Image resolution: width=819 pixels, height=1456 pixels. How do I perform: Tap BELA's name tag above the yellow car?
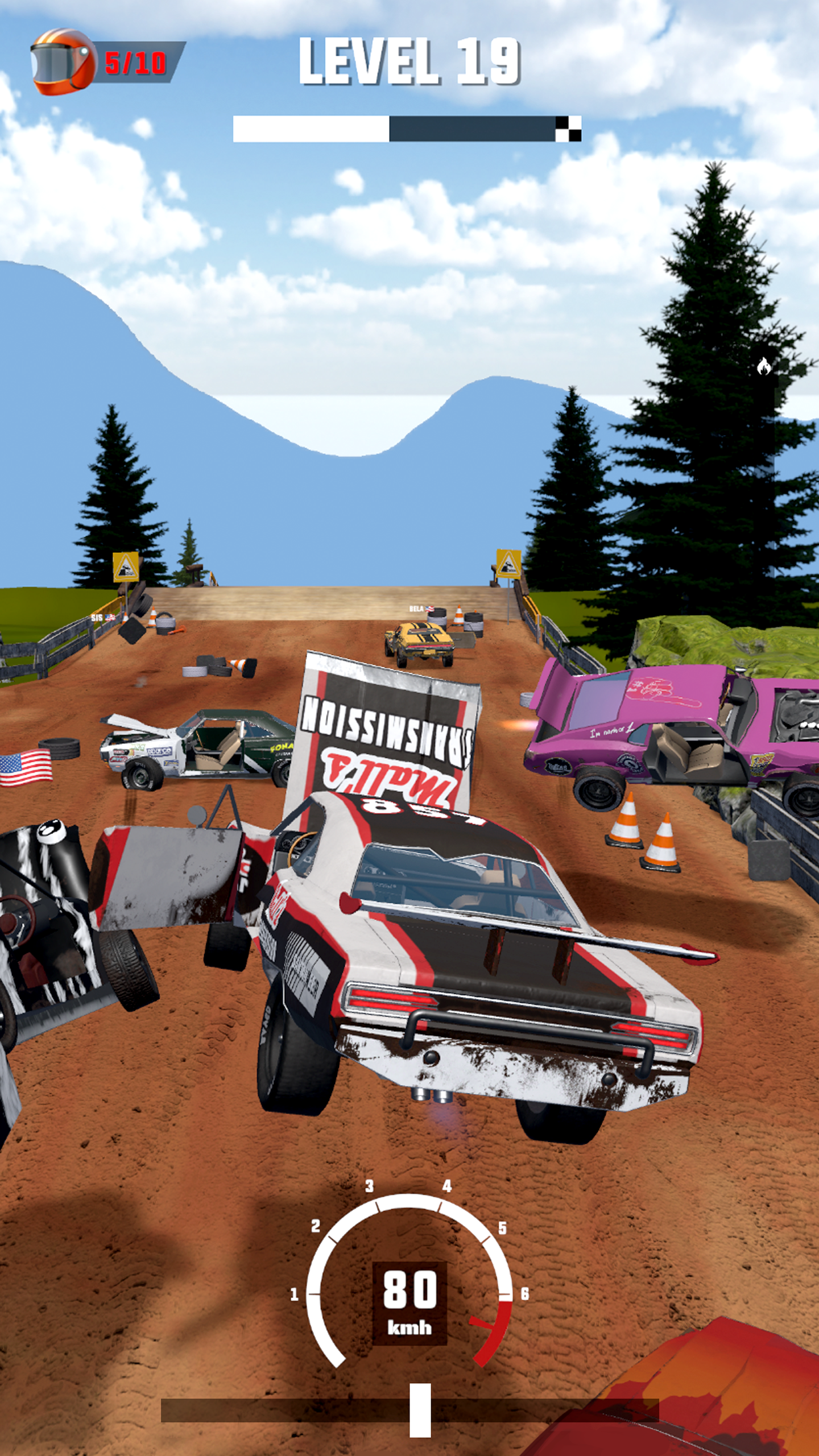click(417, 610)
